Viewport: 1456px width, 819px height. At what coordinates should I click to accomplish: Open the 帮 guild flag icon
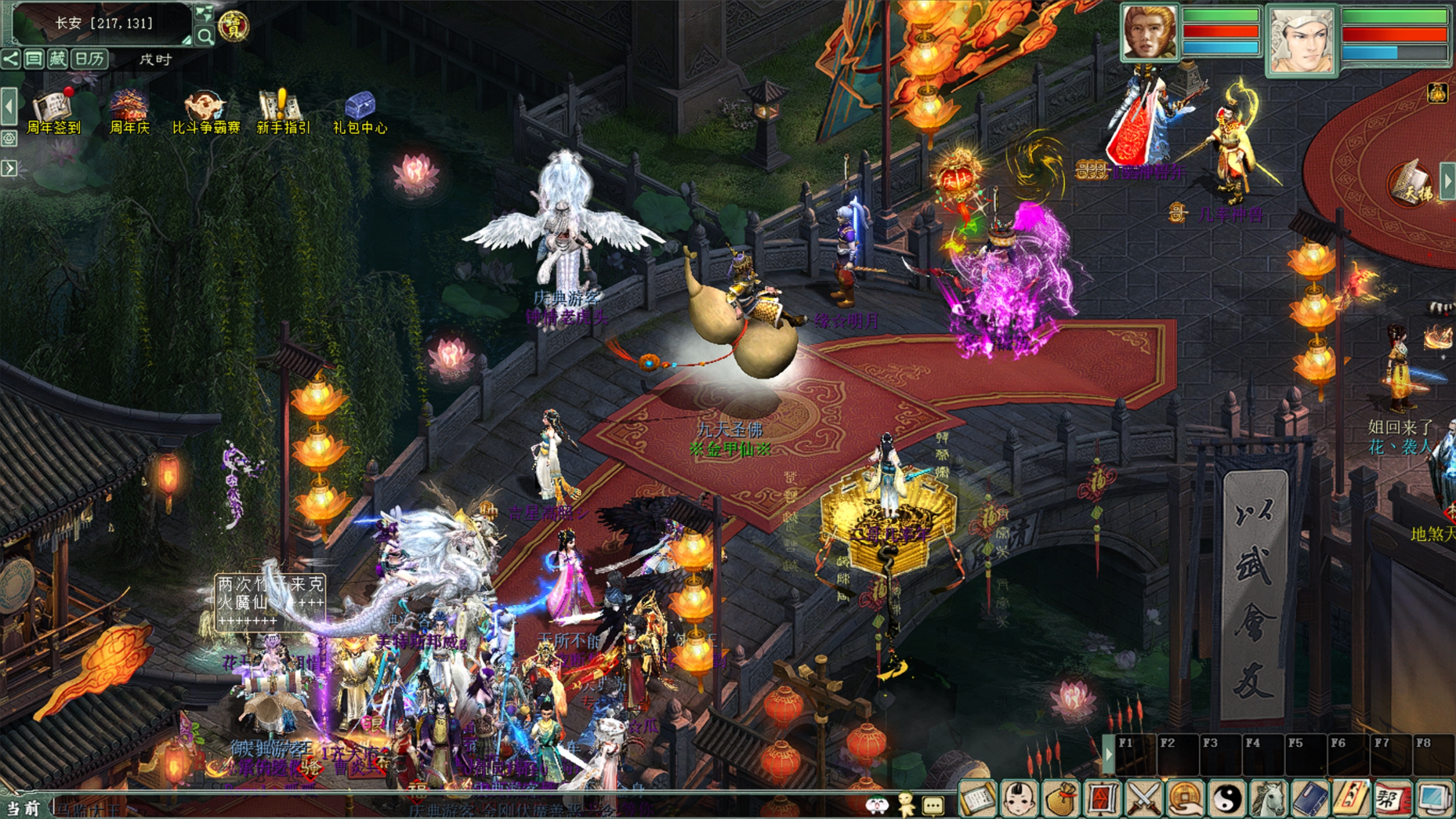click(x=1391, y=799)
